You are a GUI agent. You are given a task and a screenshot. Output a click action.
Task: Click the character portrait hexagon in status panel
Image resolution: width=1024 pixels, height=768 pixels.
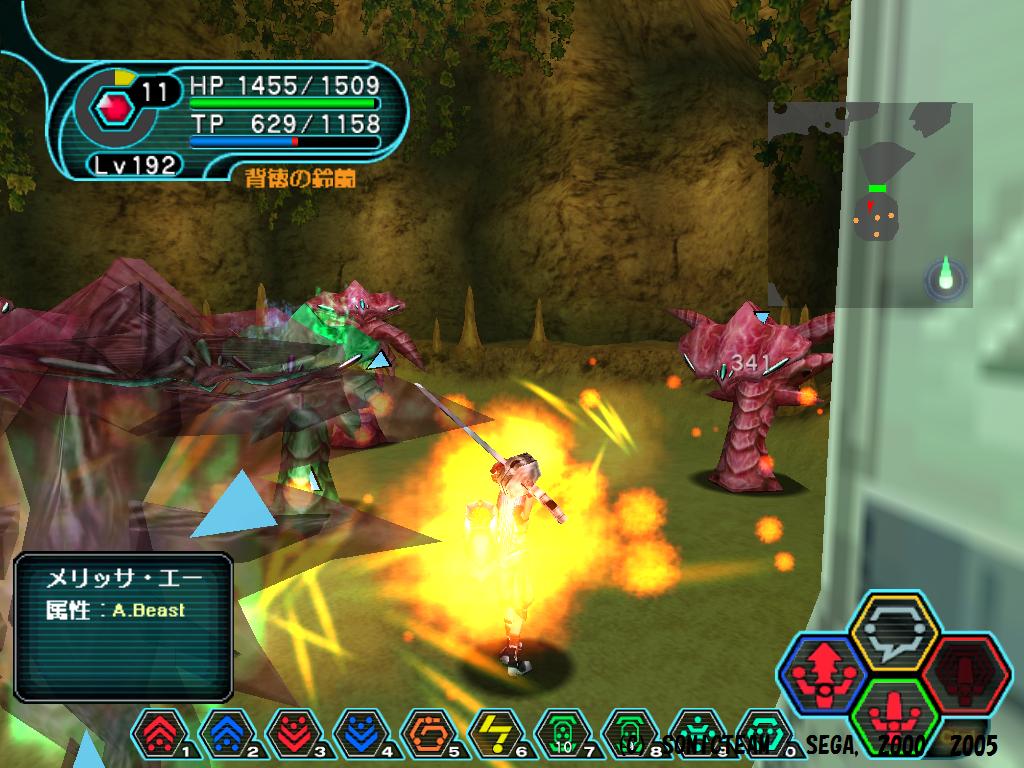coord(118,107)
